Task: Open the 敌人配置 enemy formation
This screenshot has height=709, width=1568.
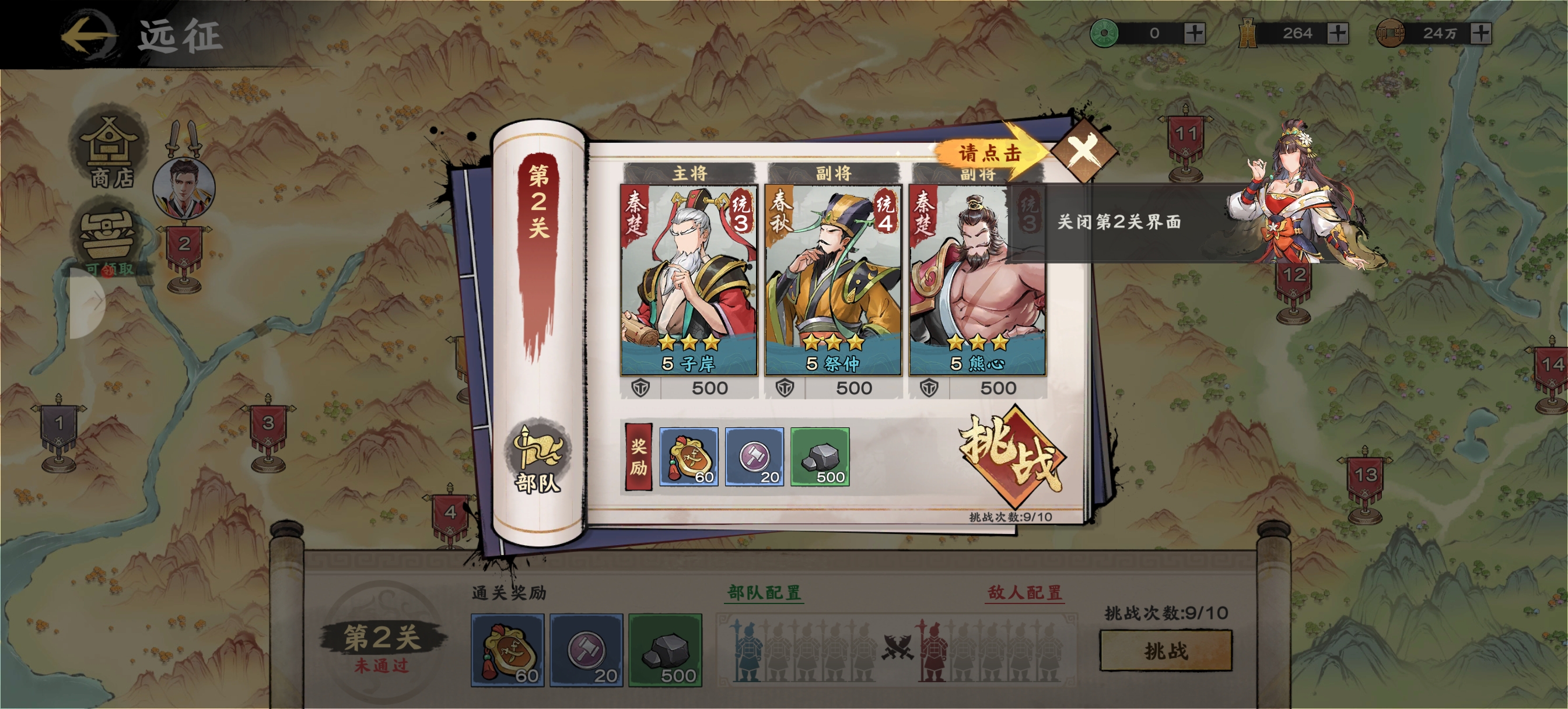Action: coord(1025,592)
